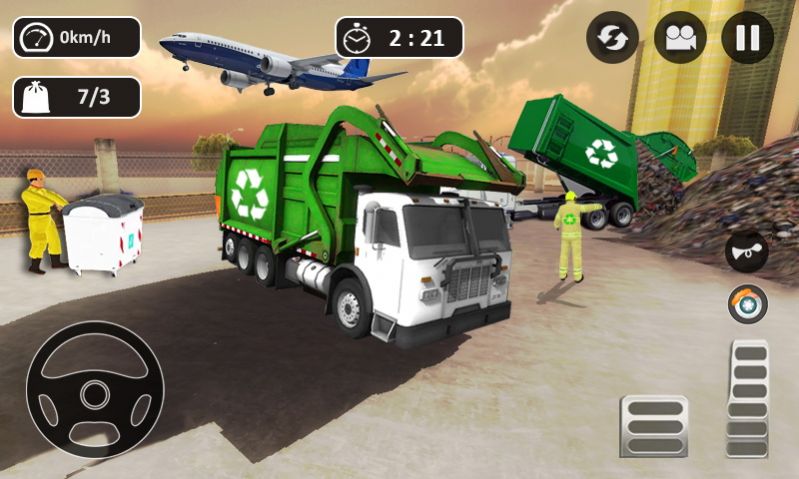Viewport: 799px width, 479px height.
Task: Tap the restart arrows button
Action: pyautogui.click(x=612, y=38)
